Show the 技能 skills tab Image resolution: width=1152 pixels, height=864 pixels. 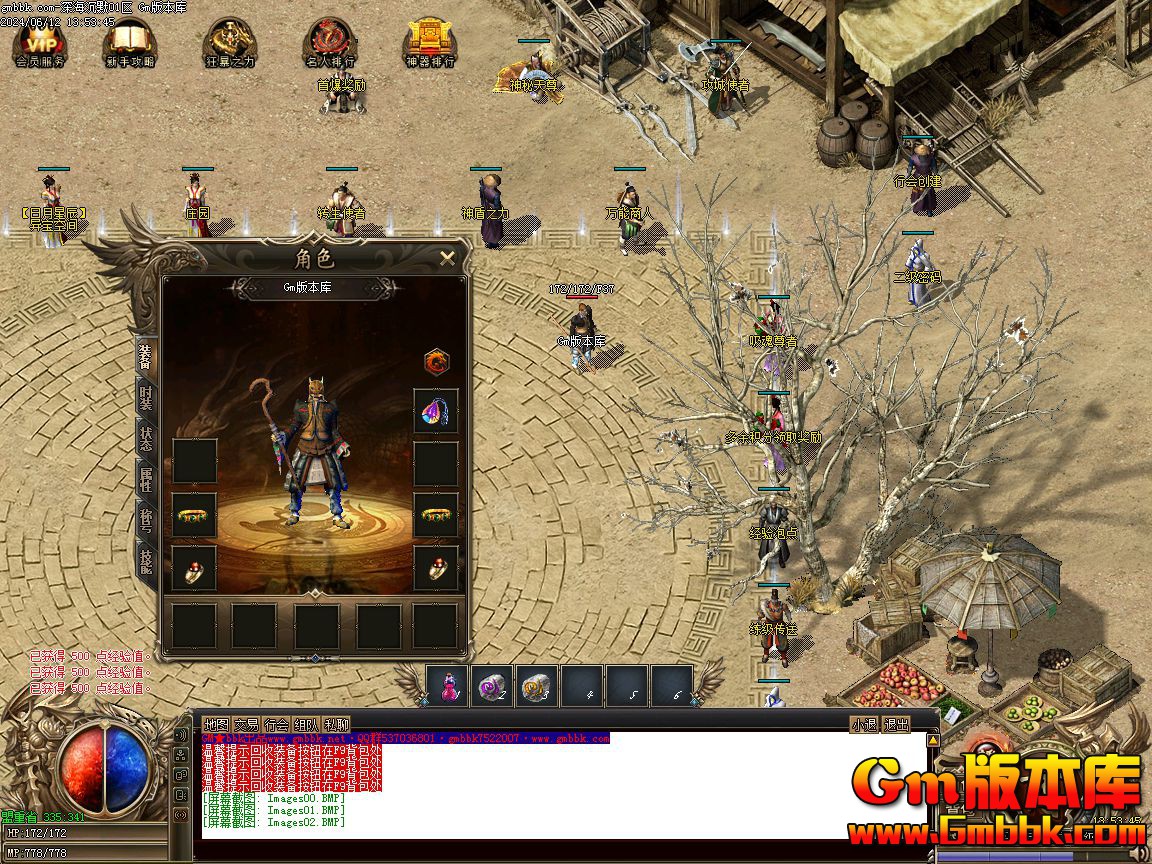pos(145,566)
